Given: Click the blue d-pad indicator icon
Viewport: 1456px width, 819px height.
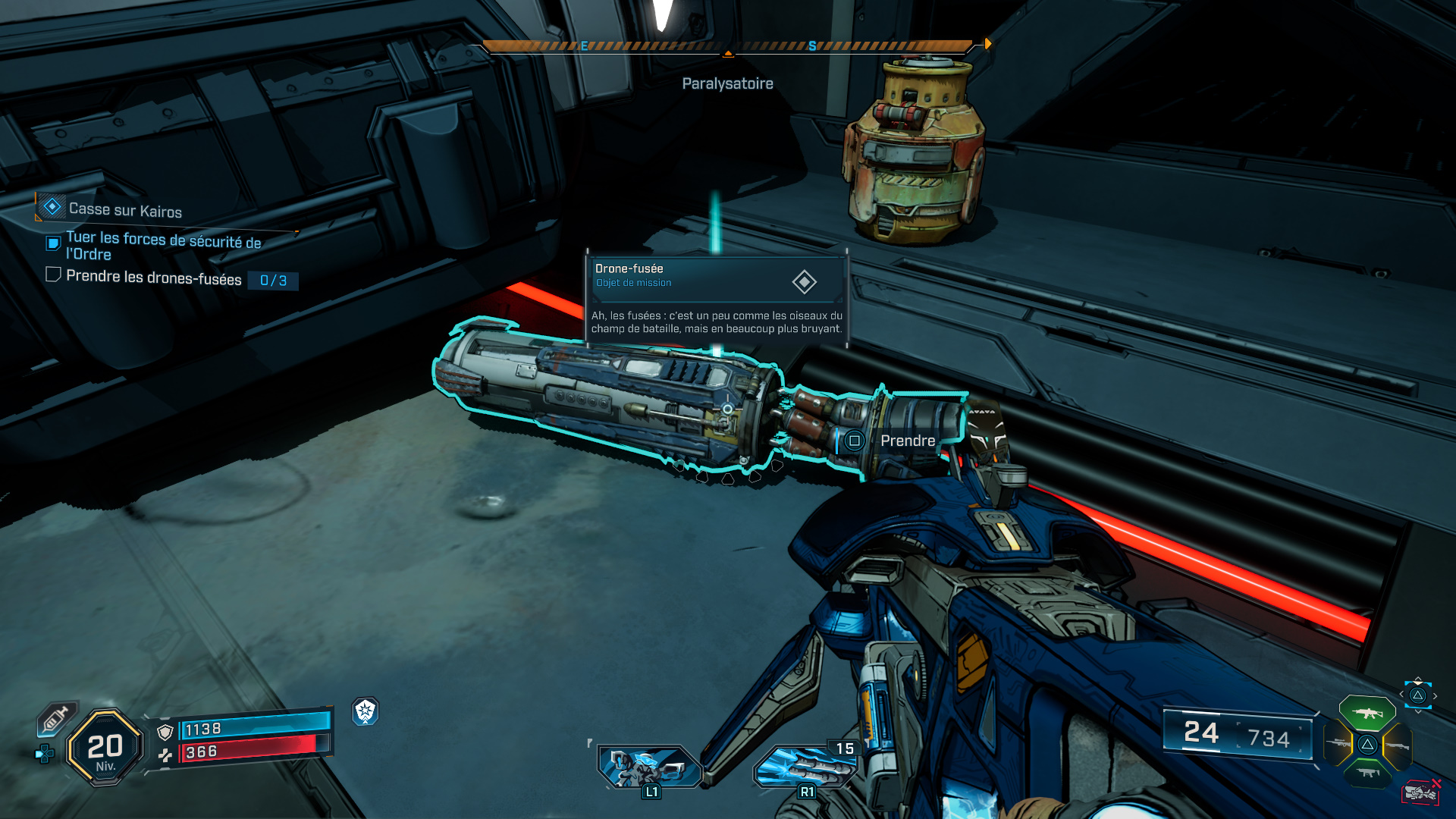Looking at the screenshot, I should click(x=45, y=754).
